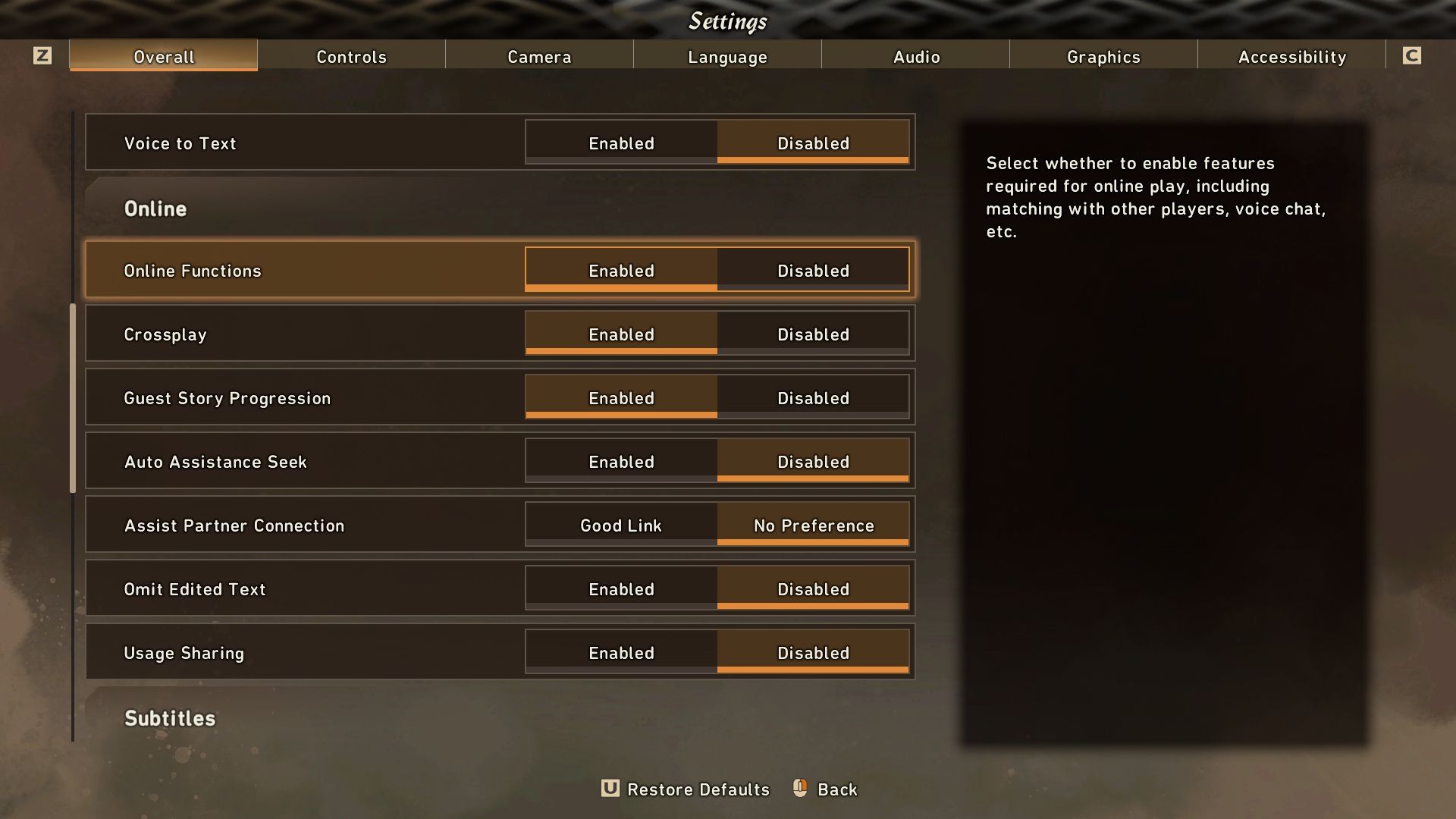Disable Crossplay
This screenshot has height=819, width=1456.
point(813,334)
